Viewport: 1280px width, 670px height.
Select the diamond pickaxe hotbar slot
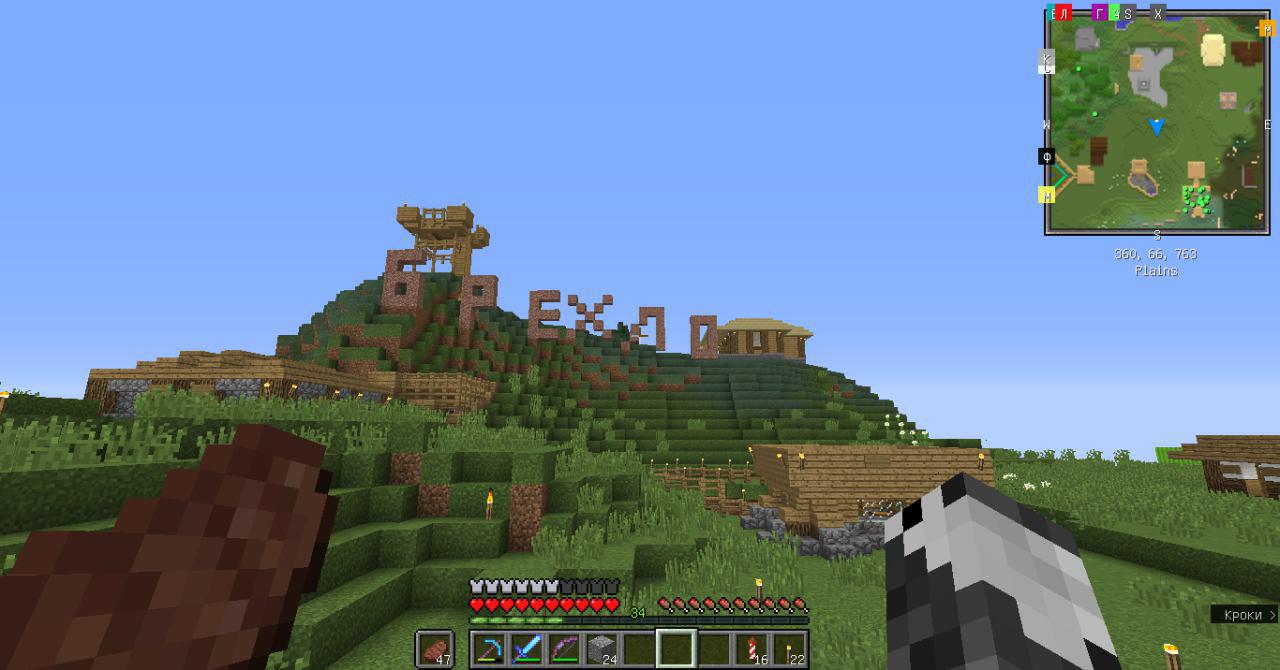[490, 649]
